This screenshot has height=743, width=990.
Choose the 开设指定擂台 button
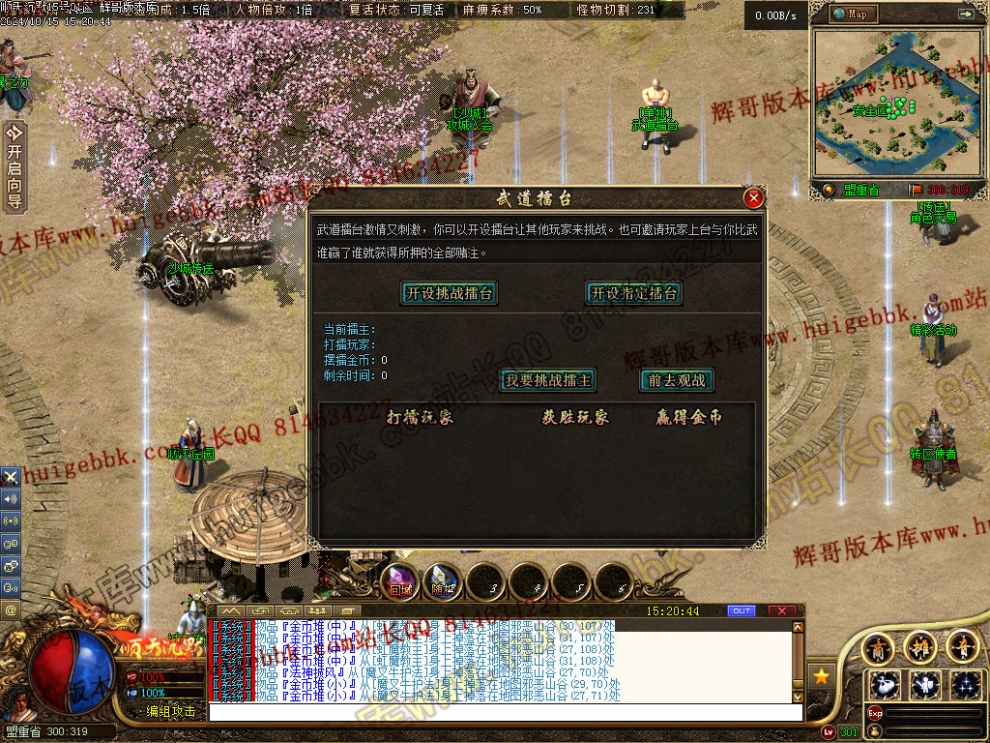[x=634, y=293]
